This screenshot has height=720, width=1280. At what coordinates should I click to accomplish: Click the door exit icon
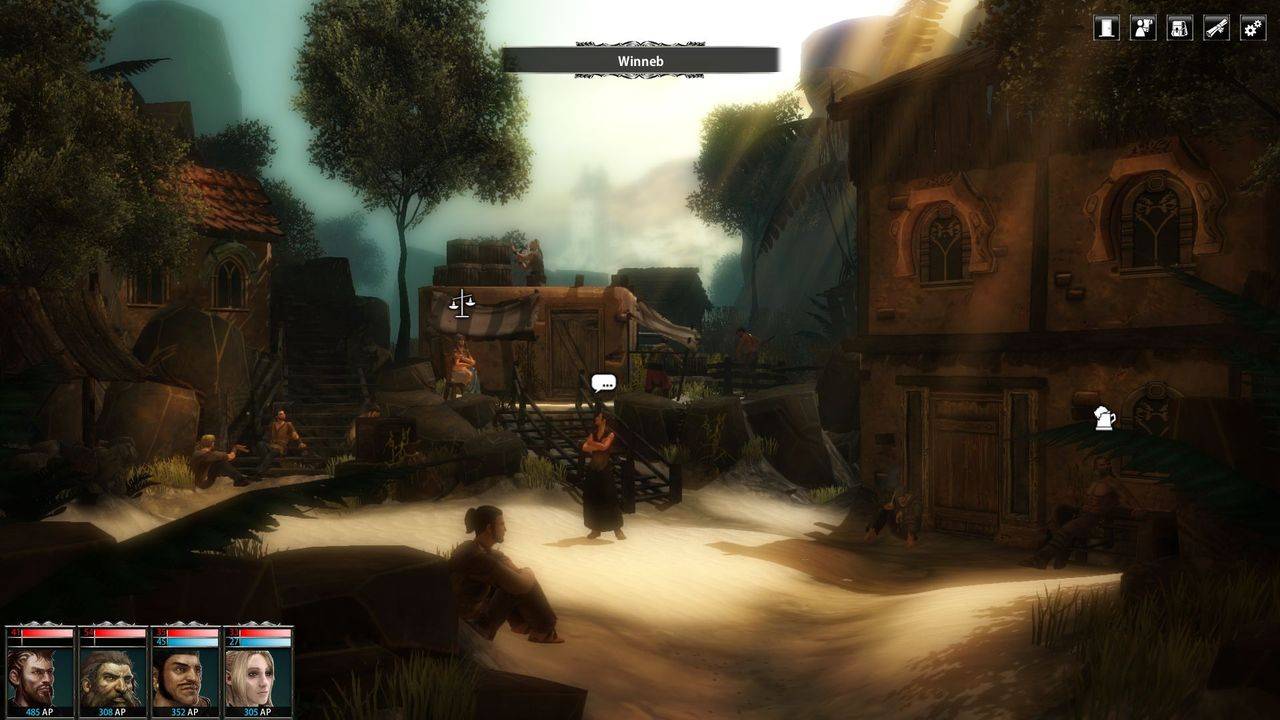pos(1106,28)
